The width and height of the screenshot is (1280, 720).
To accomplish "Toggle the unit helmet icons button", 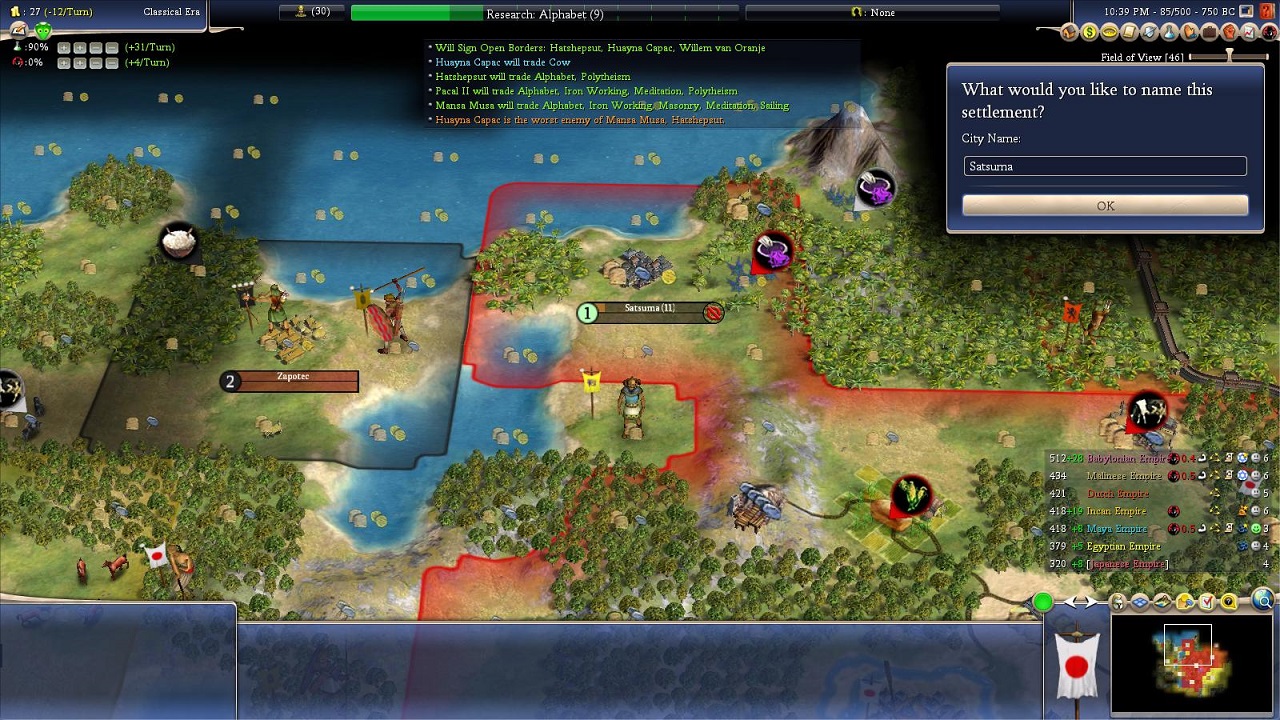I will pos(1118,602).
